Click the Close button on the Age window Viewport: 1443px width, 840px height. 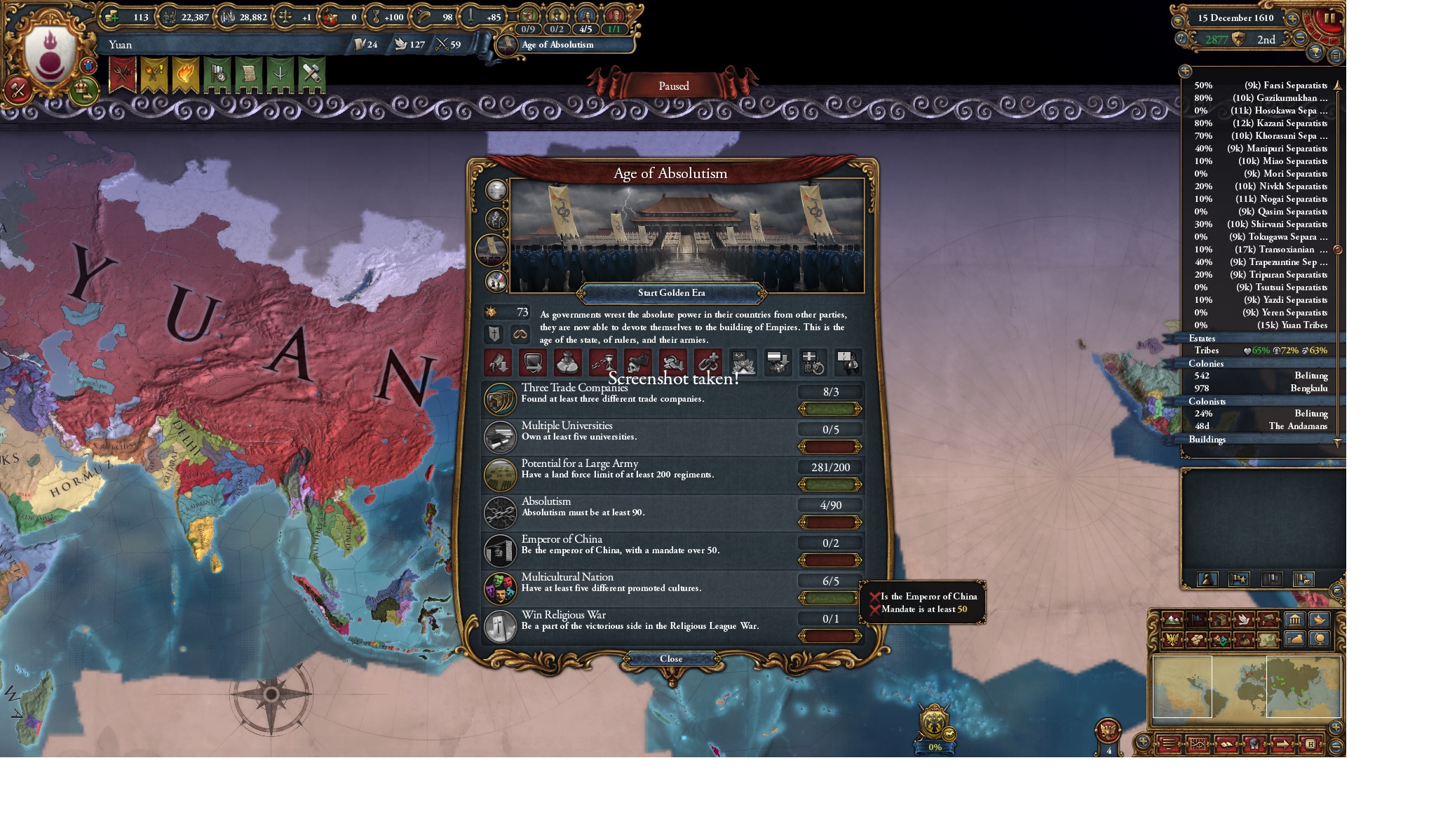[x=673, y=659]
